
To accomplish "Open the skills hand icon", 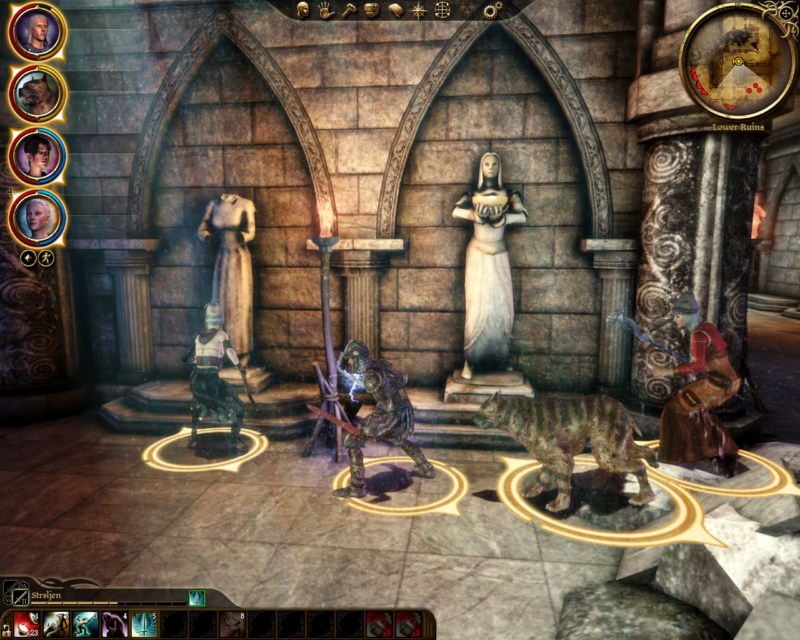I will (x=326, y=10).
